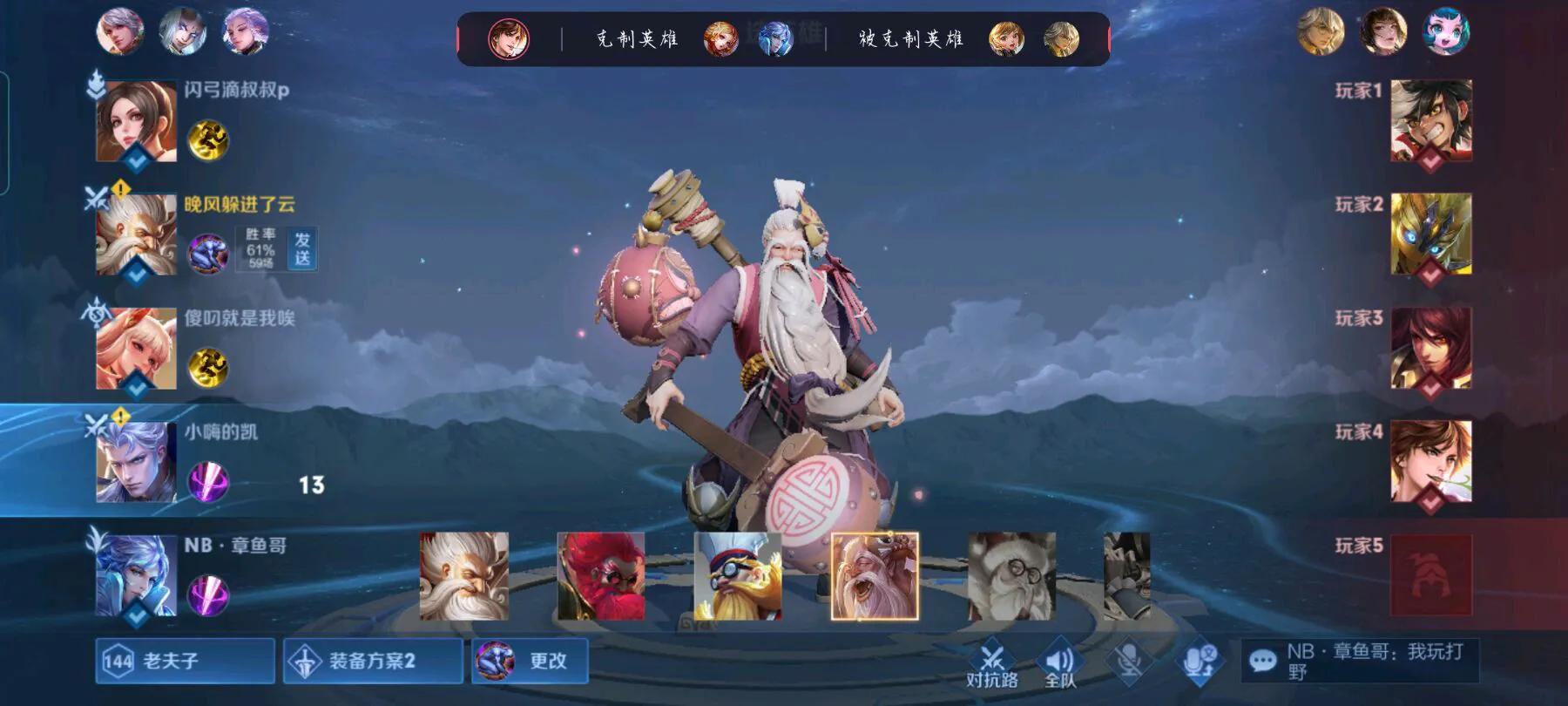Send the win rate with 发送
This screenshot has height=706, width=1568.
tap(302, 248)
